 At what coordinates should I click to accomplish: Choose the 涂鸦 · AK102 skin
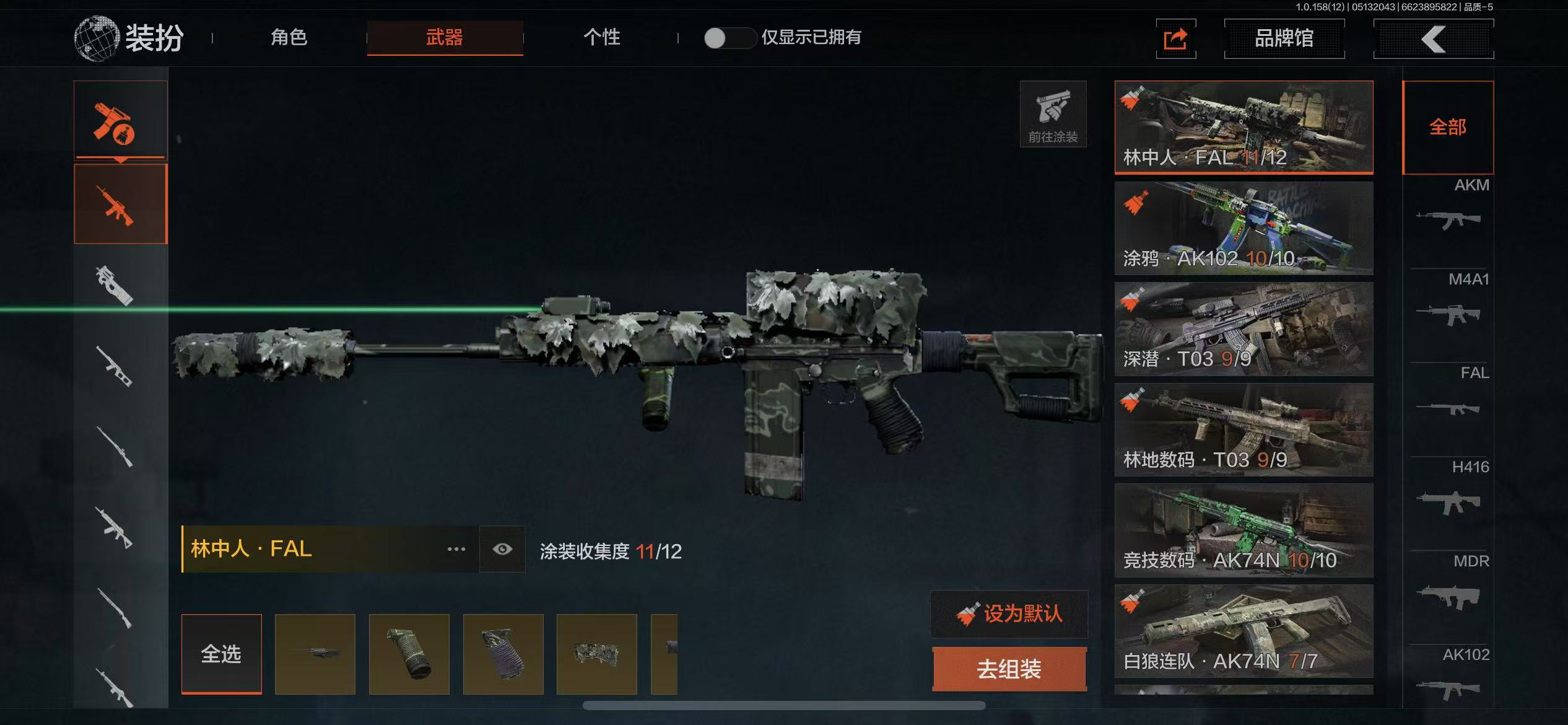pos(1244,229)
